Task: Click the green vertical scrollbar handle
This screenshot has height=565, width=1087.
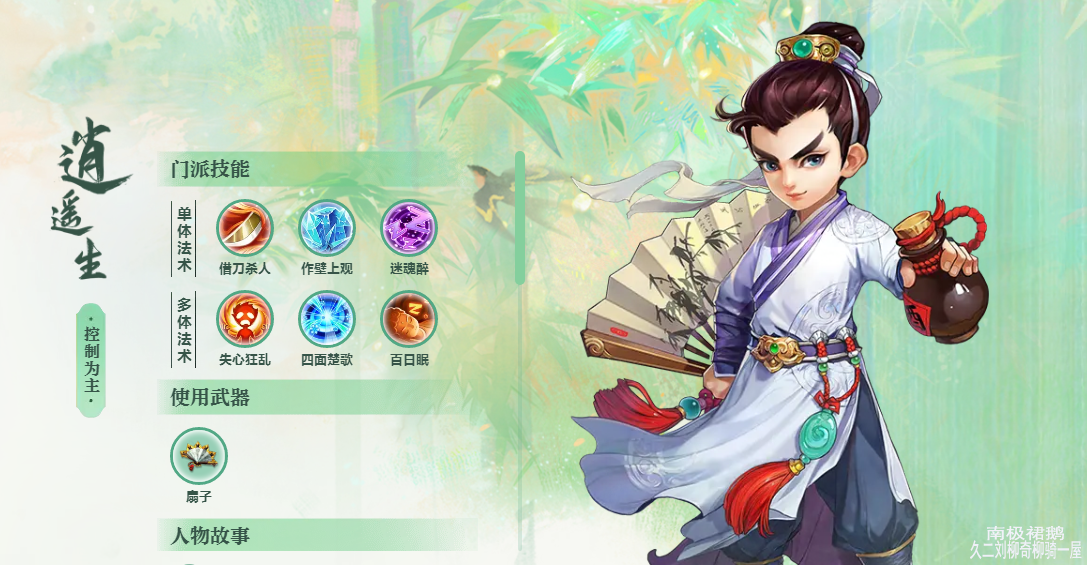Action: (520, 217)
